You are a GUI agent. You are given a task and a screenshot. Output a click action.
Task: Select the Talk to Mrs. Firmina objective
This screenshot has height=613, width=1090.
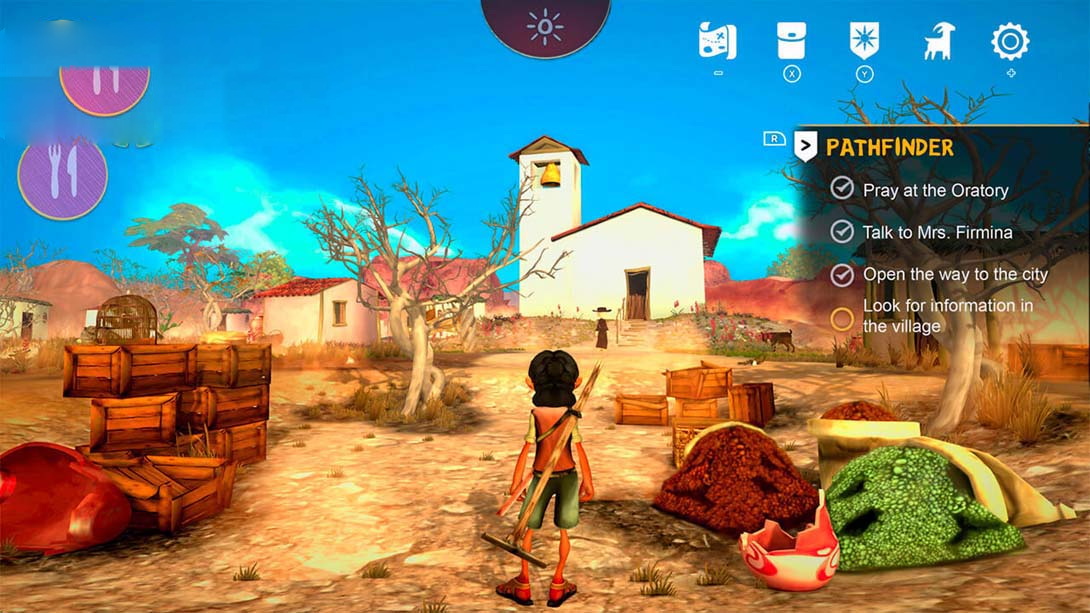point(936,232)
